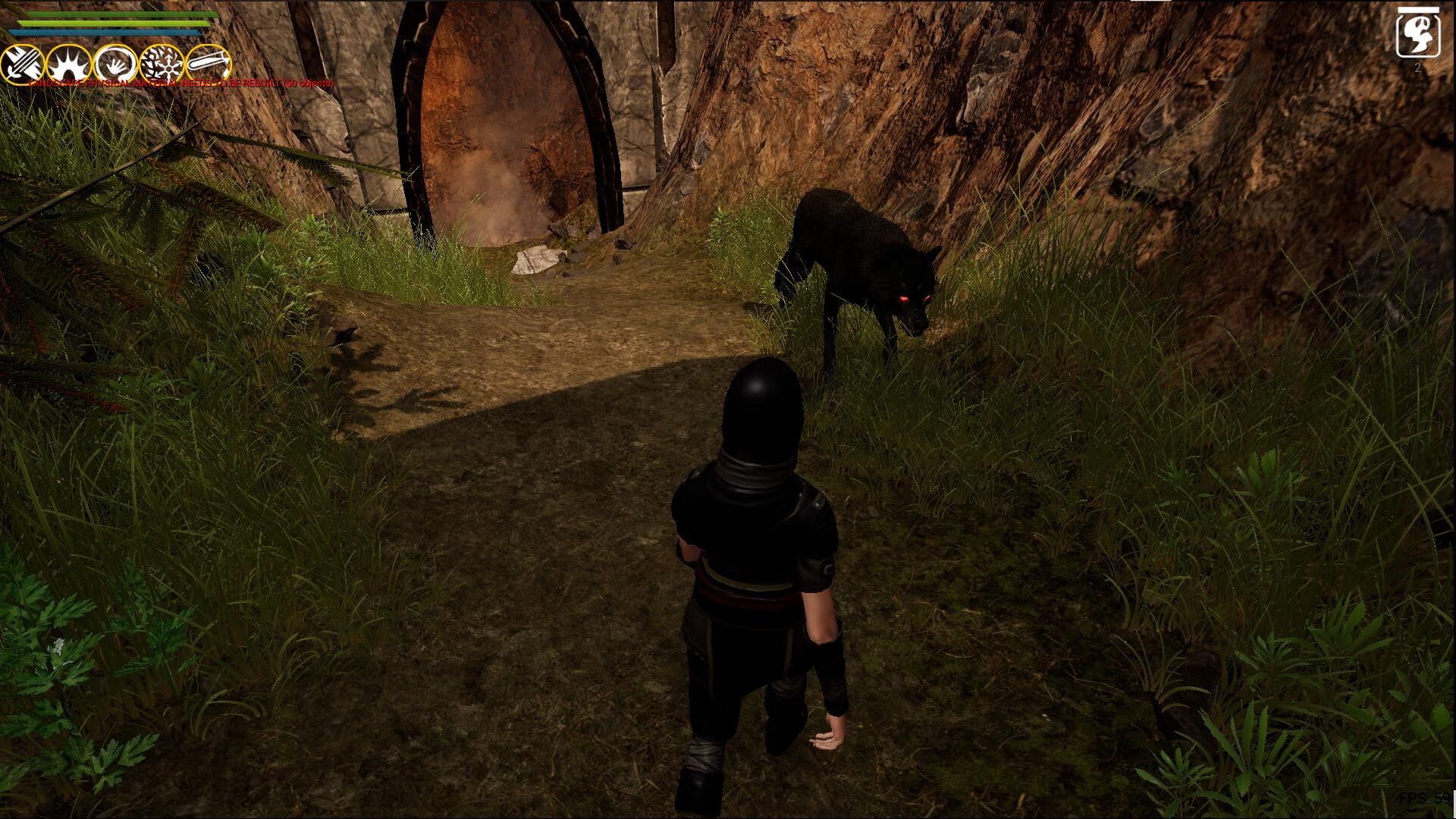The image size is (1456, 819).
Task: Click the second green energy bar
Action: pos(114,23)
